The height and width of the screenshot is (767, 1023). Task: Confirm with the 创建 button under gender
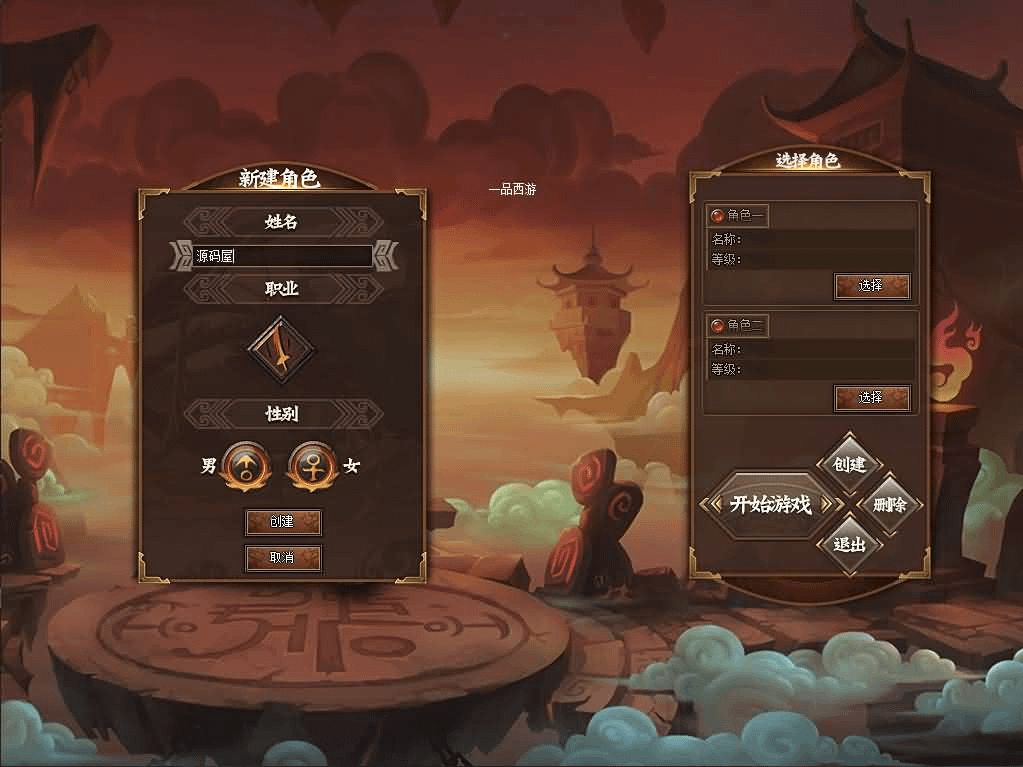coord(283,522)
